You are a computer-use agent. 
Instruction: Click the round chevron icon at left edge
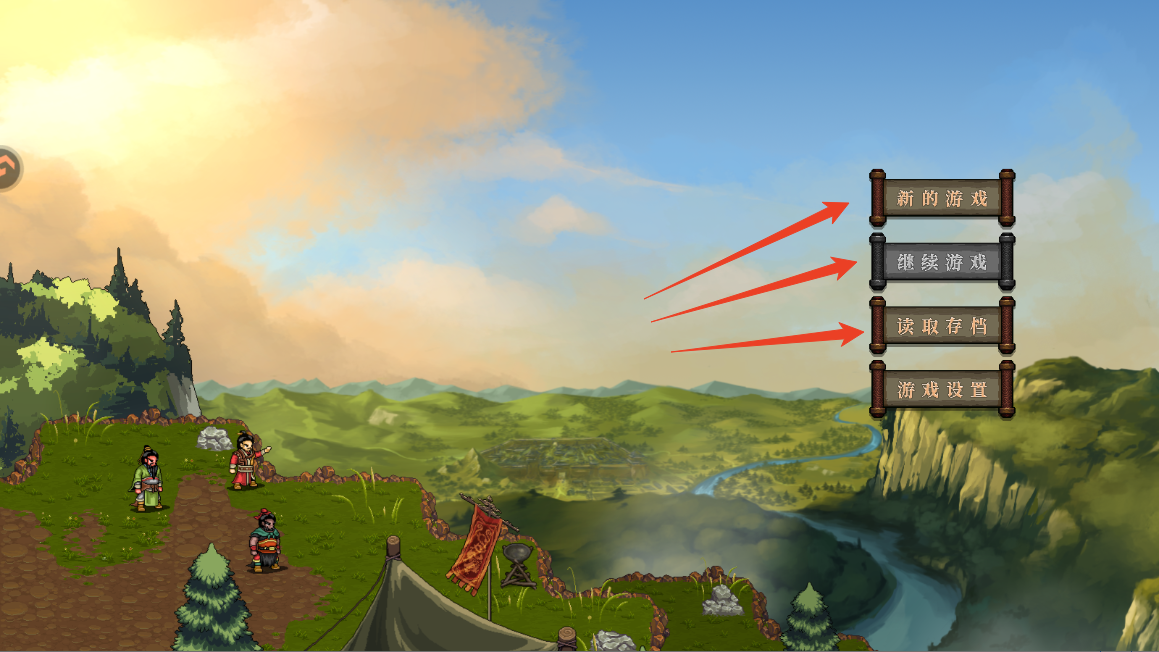click(x=7, y=168)
